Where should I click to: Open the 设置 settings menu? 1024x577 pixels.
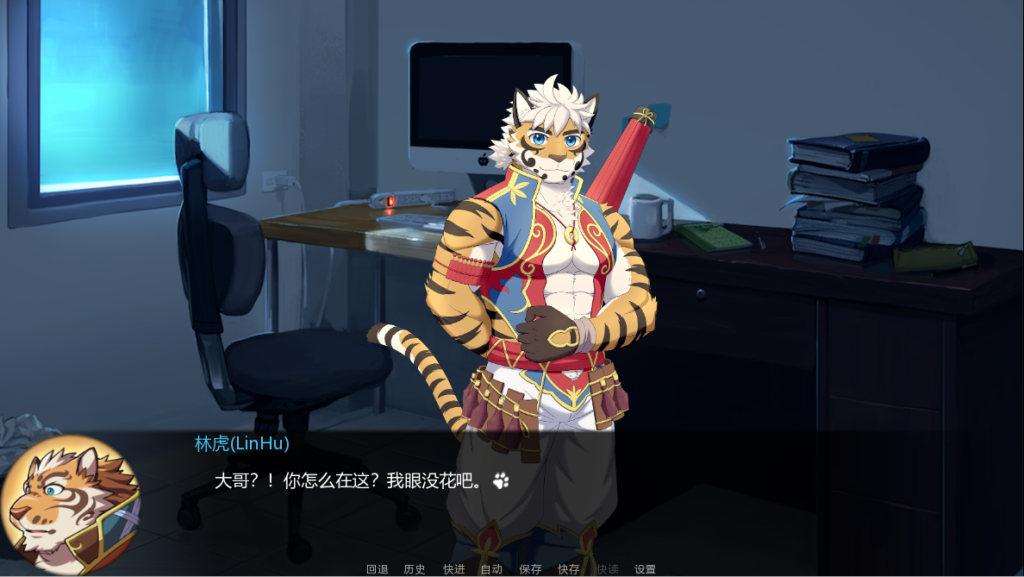645,569
